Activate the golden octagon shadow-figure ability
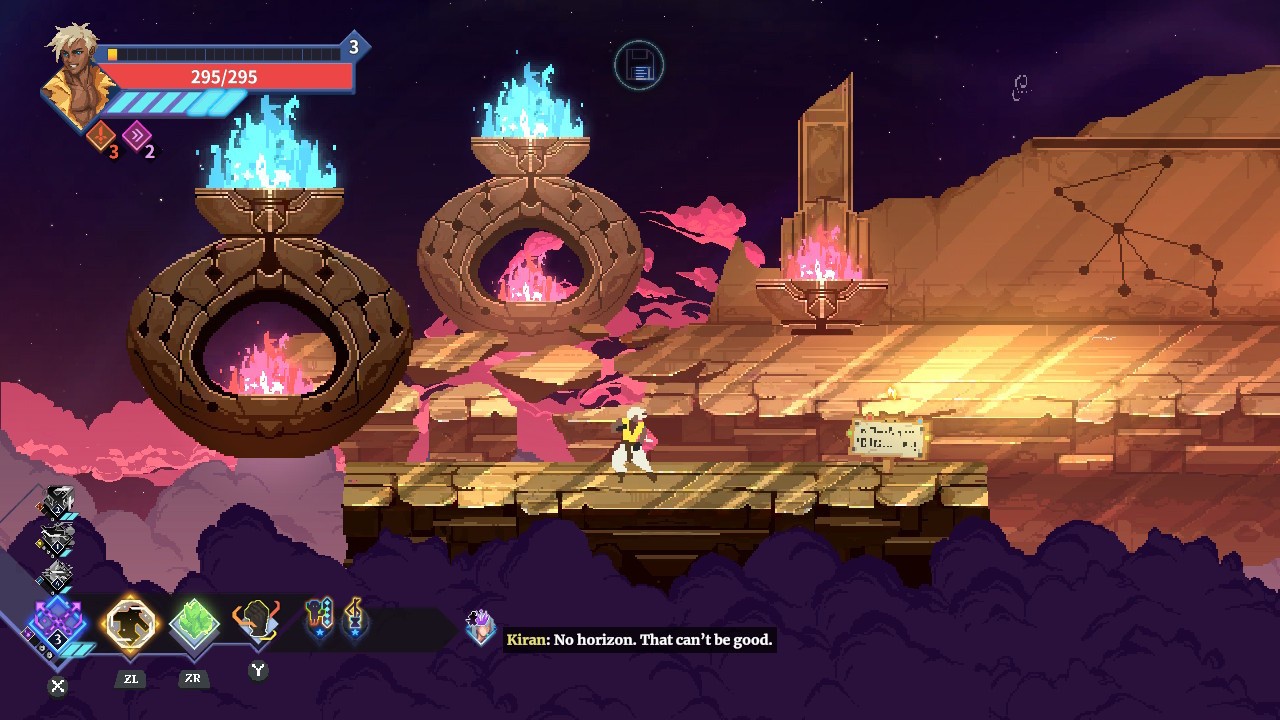Viewport: 1280px width, 720px height. pyautogui.click(x=131, y=624)
